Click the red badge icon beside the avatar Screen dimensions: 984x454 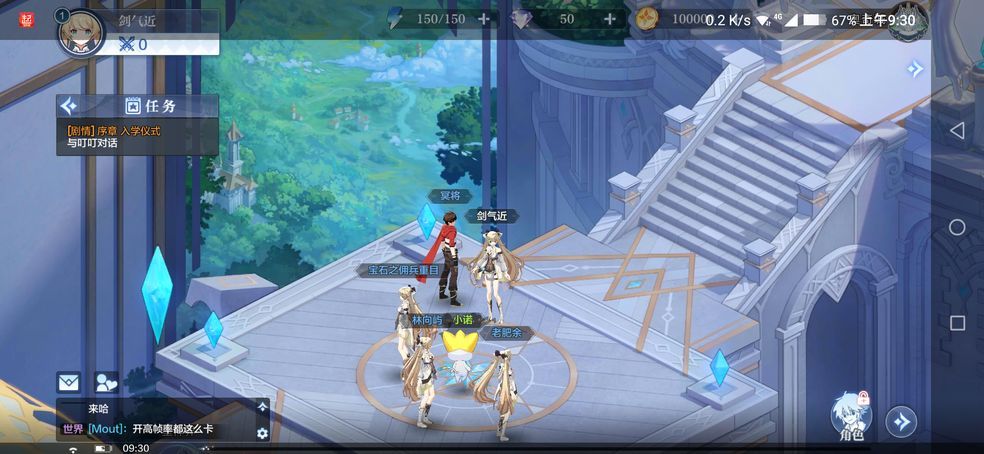tap(27, 19)
